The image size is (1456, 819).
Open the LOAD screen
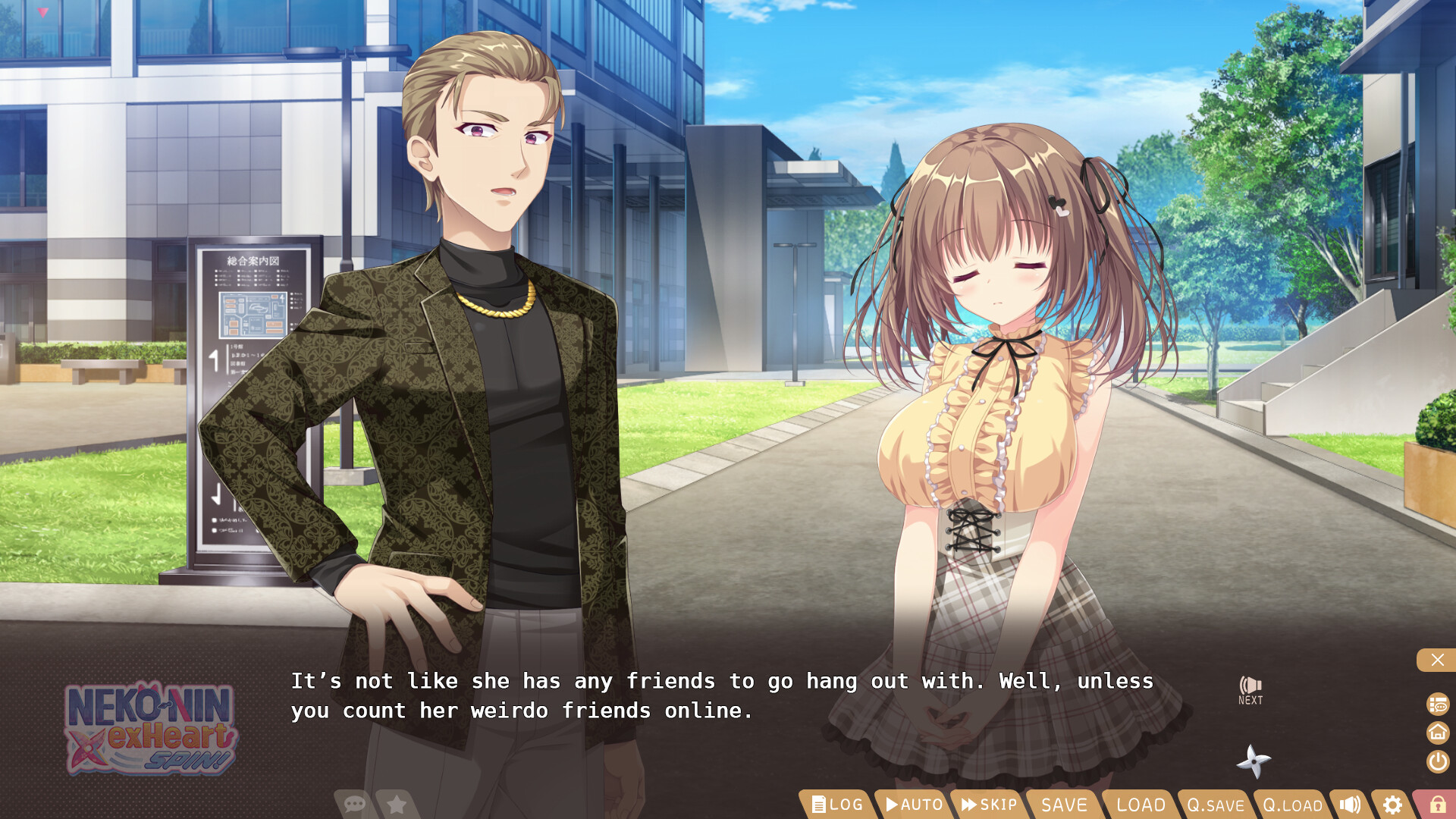(1140, 805)
